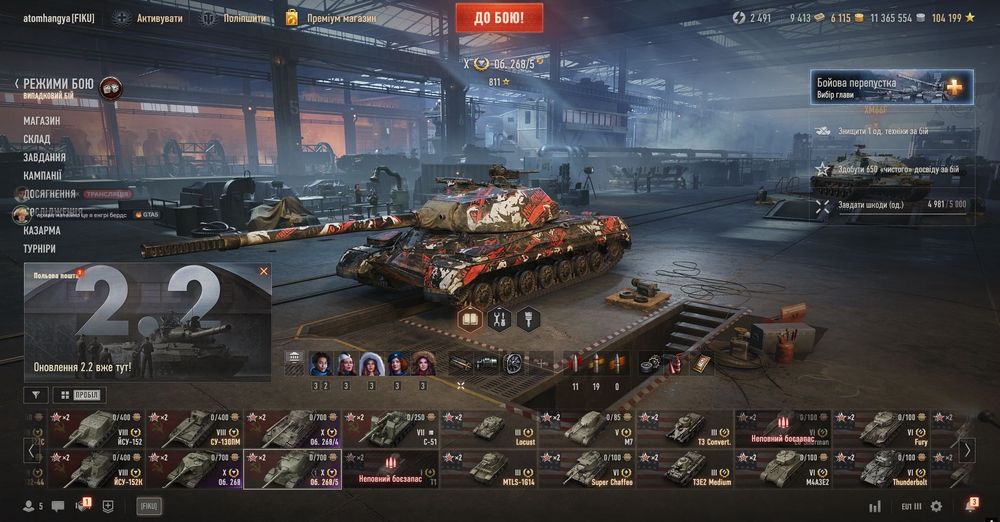Open the ЗАВДАННЯ missions menu
The image size is (1000, 522).
pos(45,157)
